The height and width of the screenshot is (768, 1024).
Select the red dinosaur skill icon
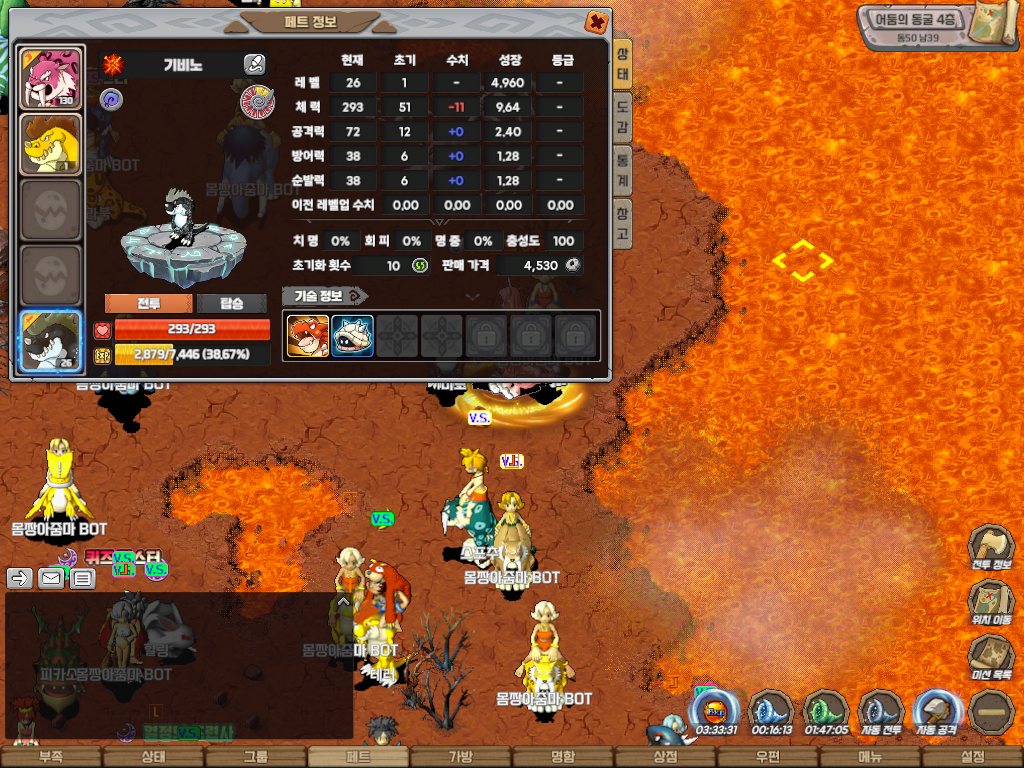[307, 336]
